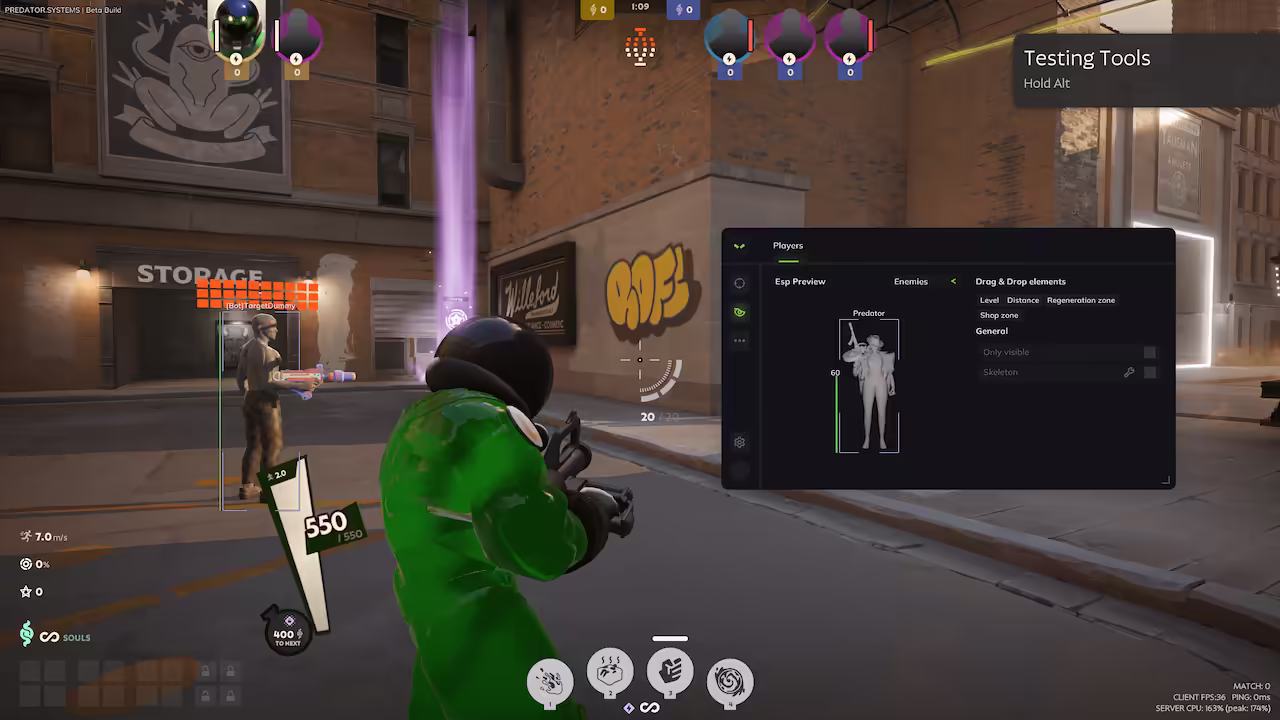Click the left chevron beside Enemies
This screenshot has width=1280, height=720.
coord(952,281)
